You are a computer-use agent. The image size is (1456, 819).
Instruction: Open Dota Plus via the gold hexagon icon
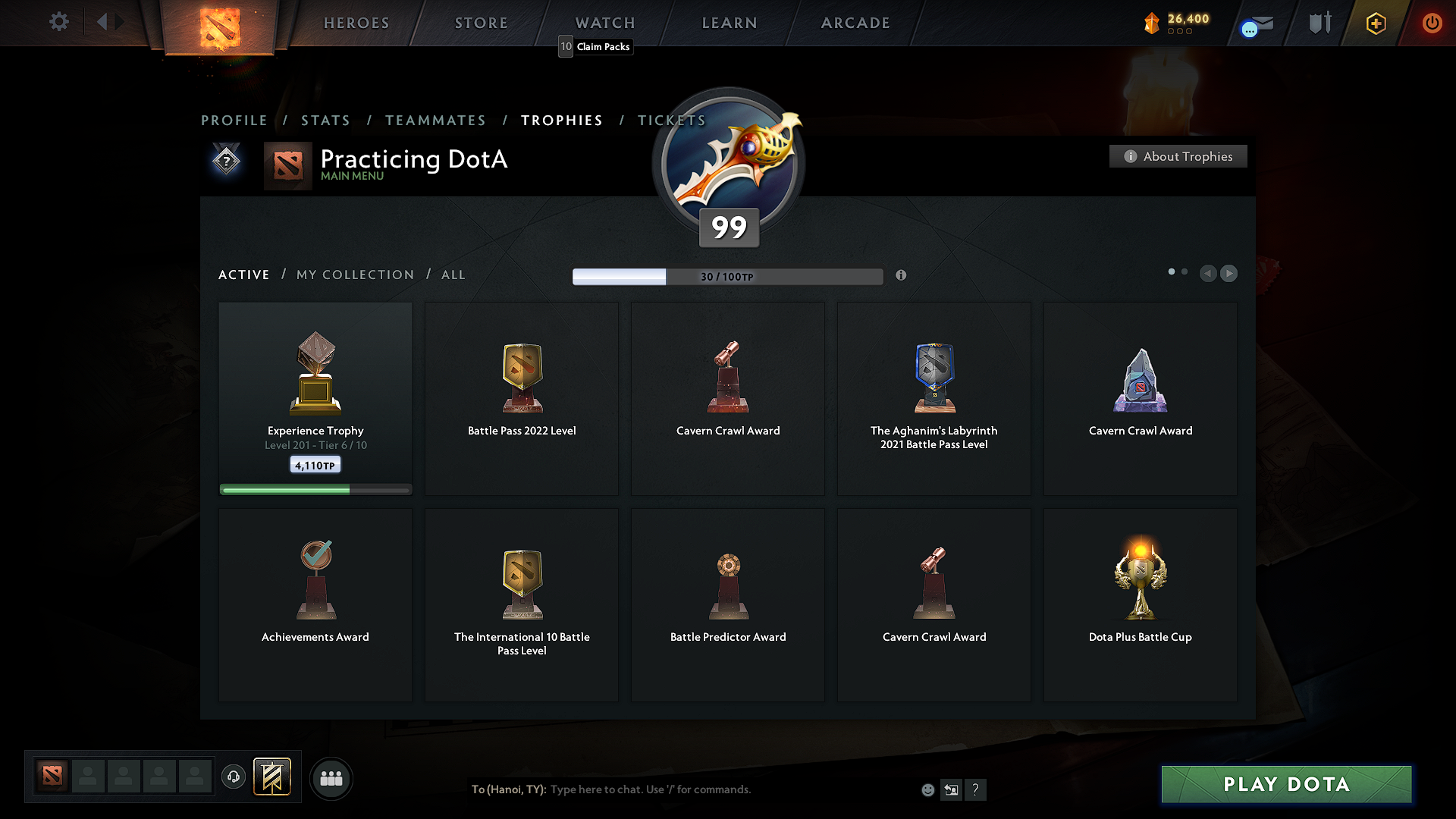1375,23
